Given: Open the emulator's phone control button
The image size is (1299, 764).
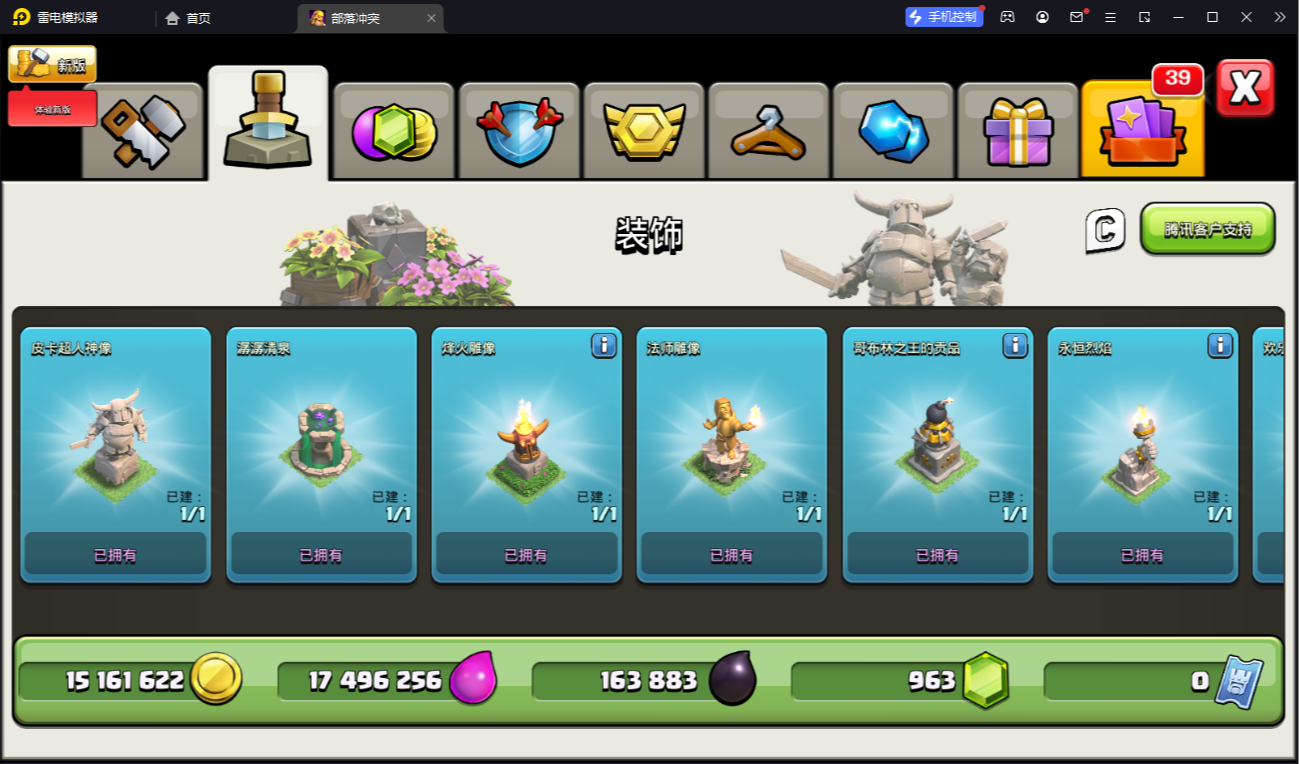Looking at the screenshot, I should (944, 17).
